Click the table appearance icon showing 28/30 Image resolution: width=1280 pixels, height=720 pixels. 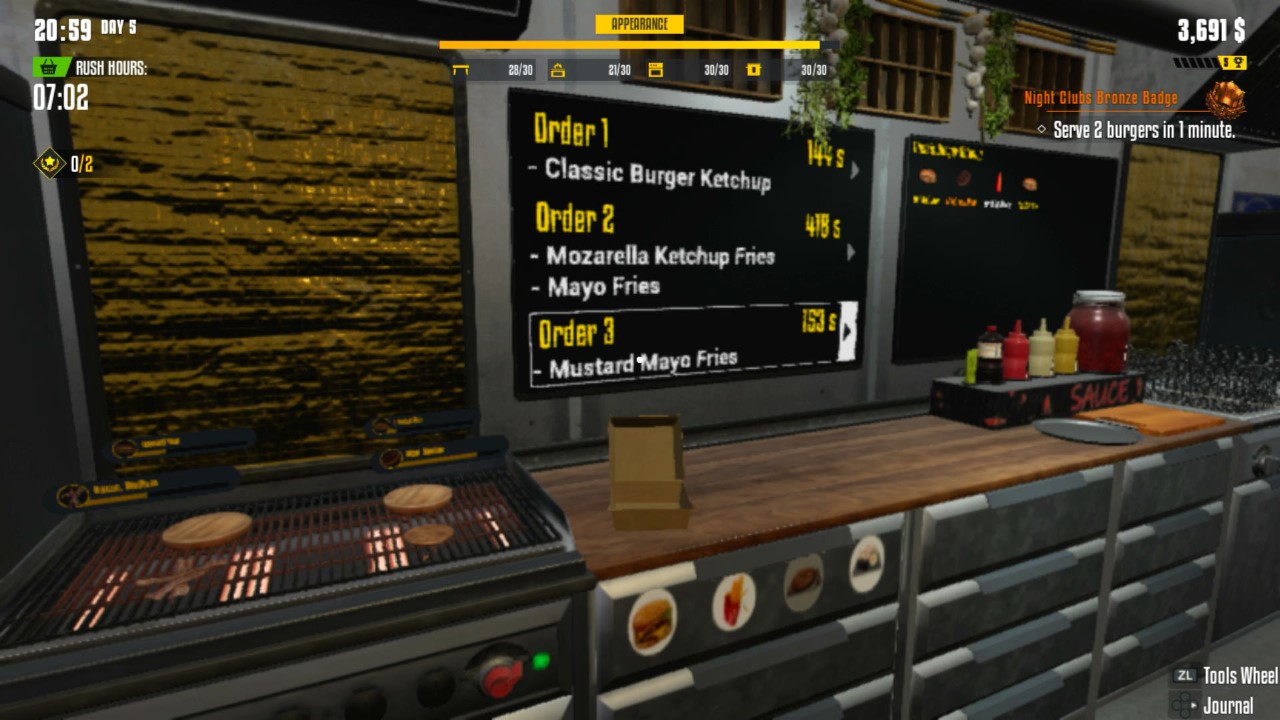(x=462, y=70)
